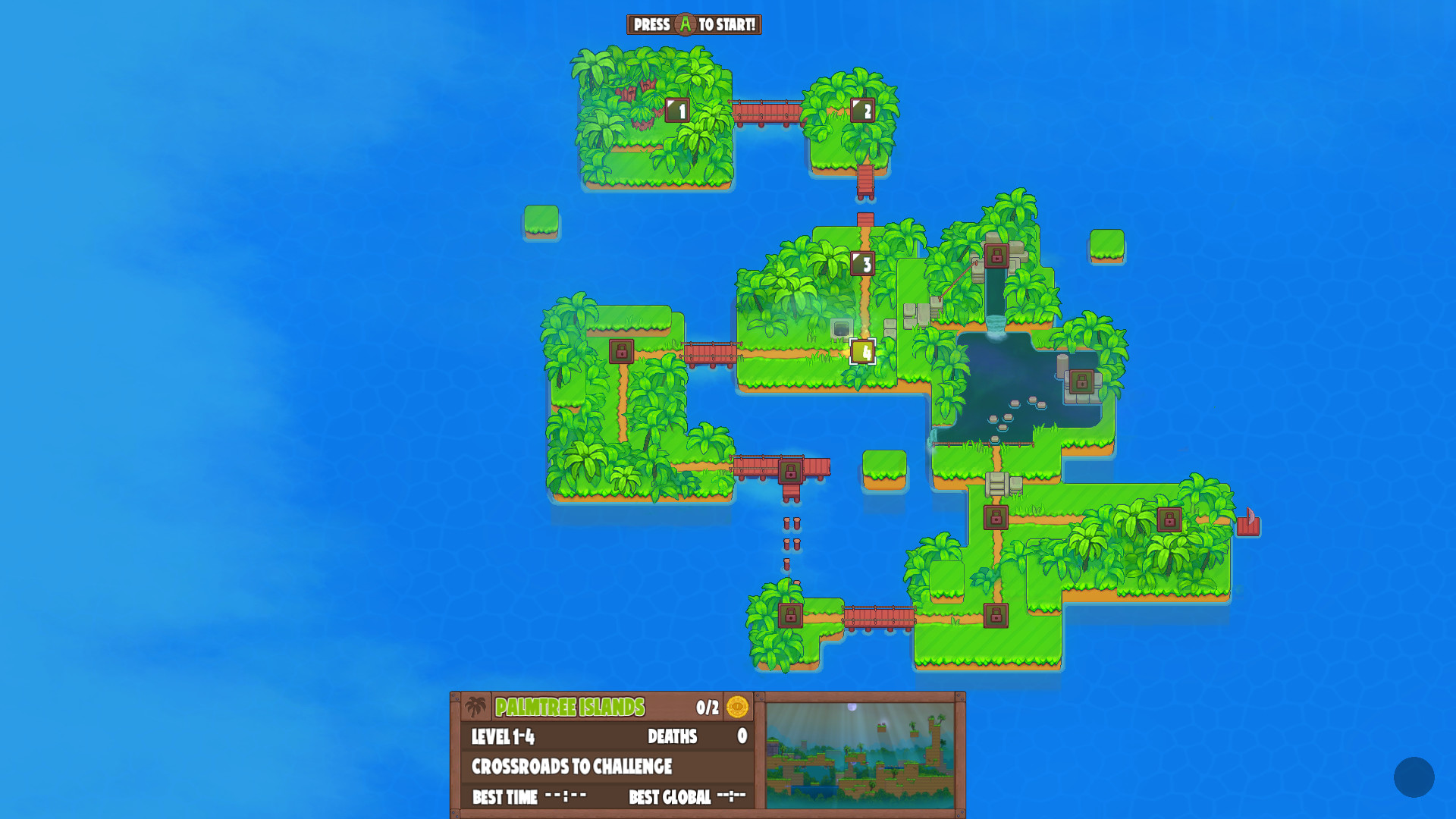The height and width of the screenshot is (819, 1456).
Task: Click the CROSSROADS TO CHALLENGE level name
Action: point(572,767)
